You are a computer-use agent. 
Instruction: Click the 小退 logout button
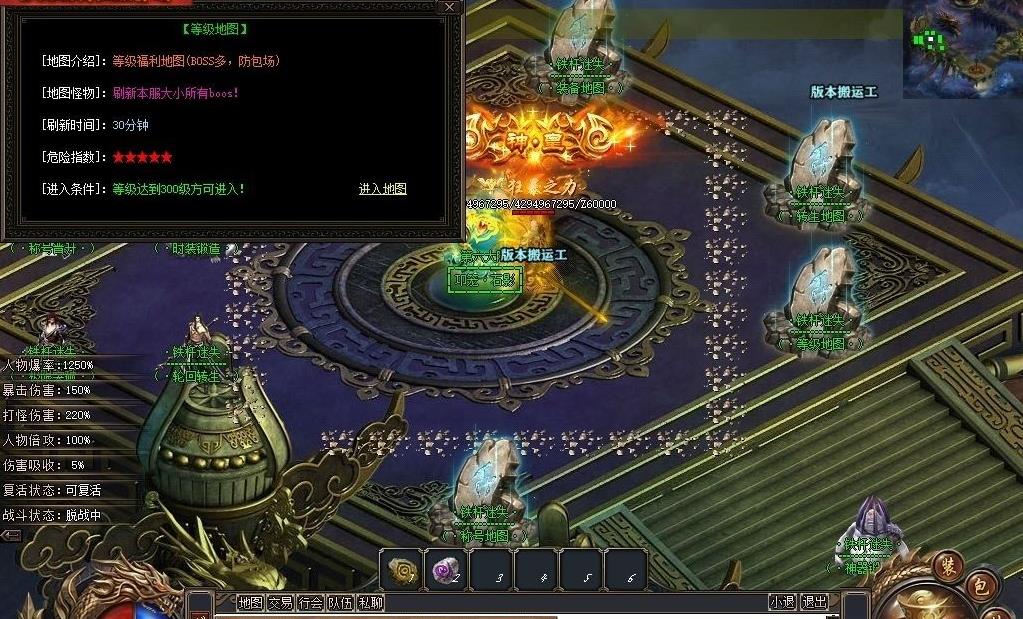[782, 602]
